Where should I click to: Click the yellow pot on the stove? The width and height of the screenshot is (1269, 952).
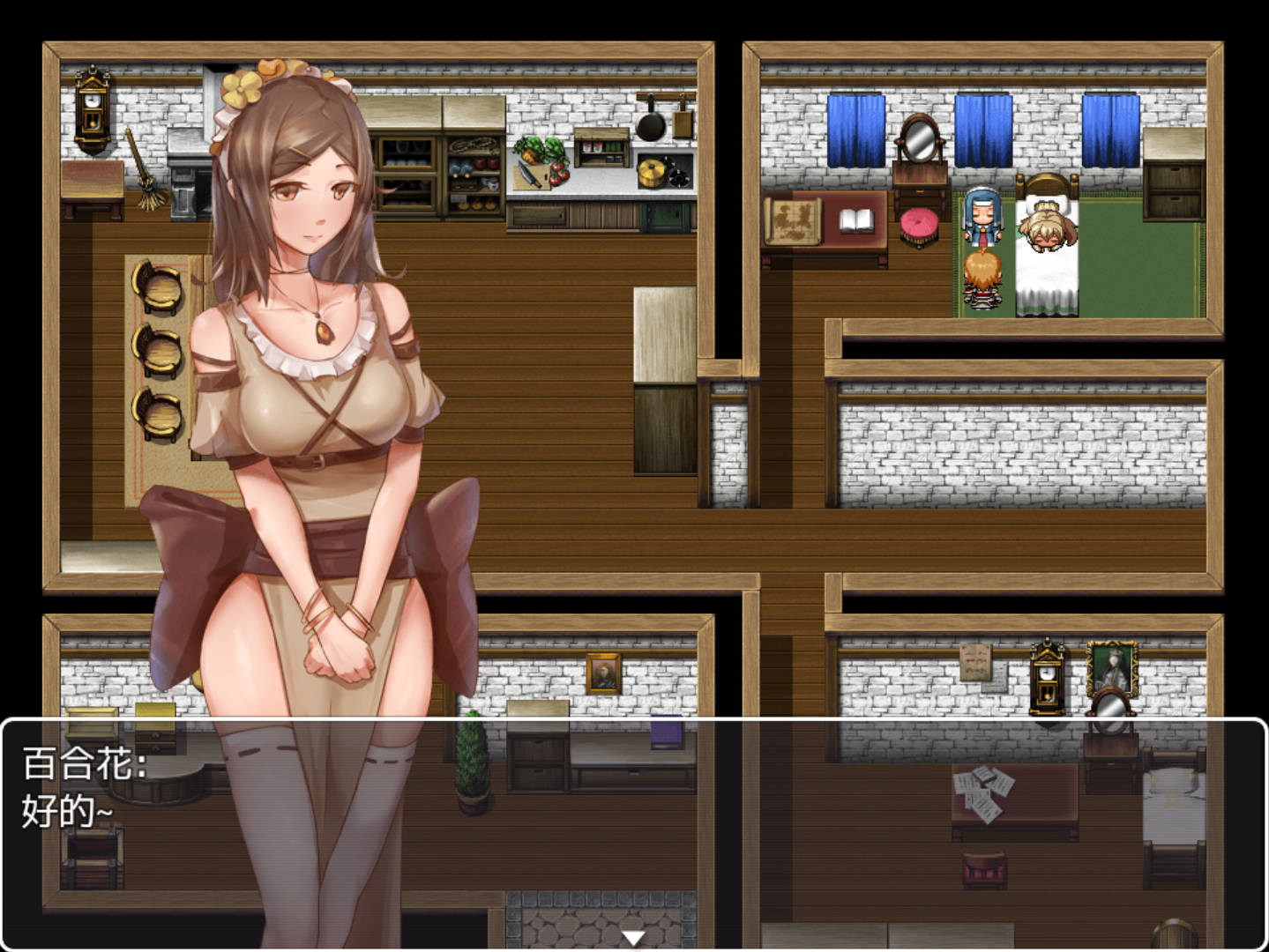(x=650, y=172)
